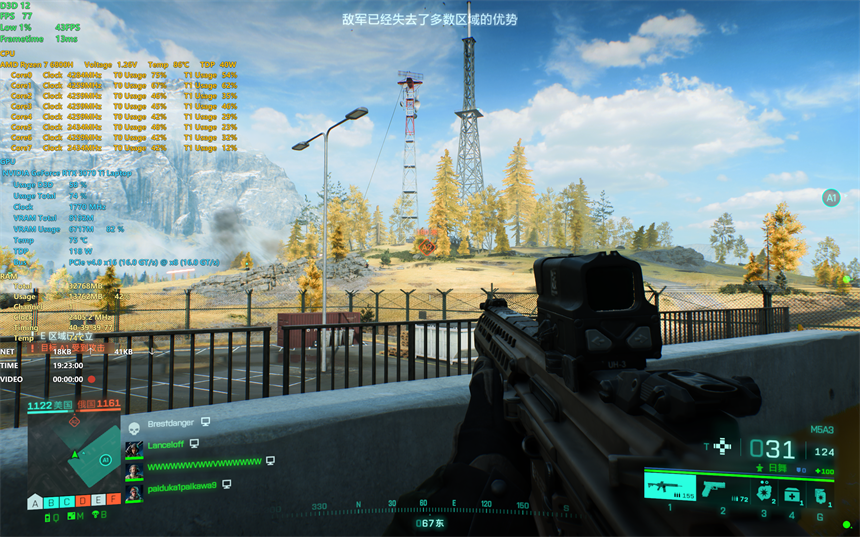Click capture point C indicator
The height and width of the screenshot is (537, 860).
(x=67, y=501)
